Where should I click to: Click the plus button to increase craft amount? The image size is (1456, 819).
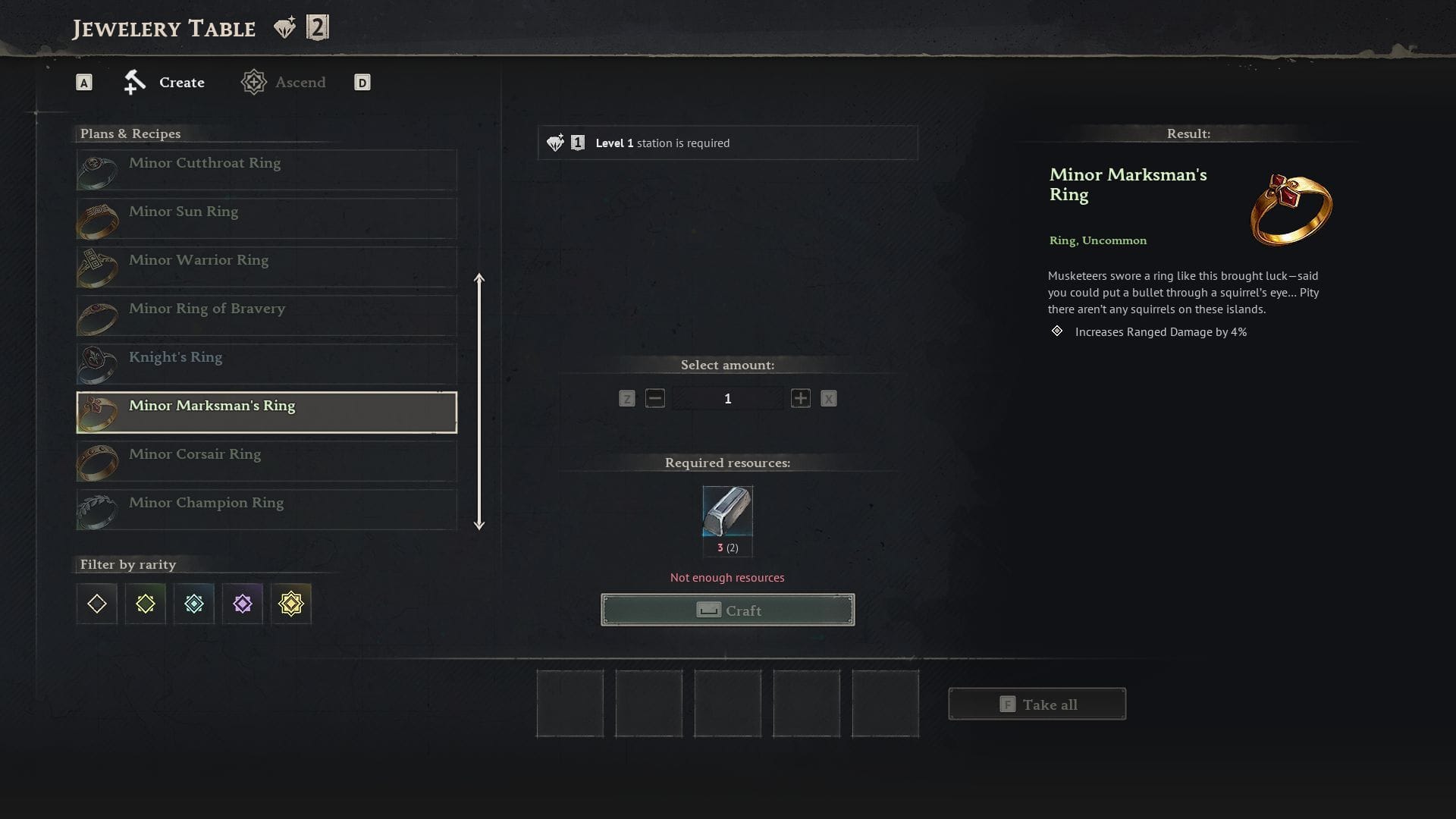point(800,397)
